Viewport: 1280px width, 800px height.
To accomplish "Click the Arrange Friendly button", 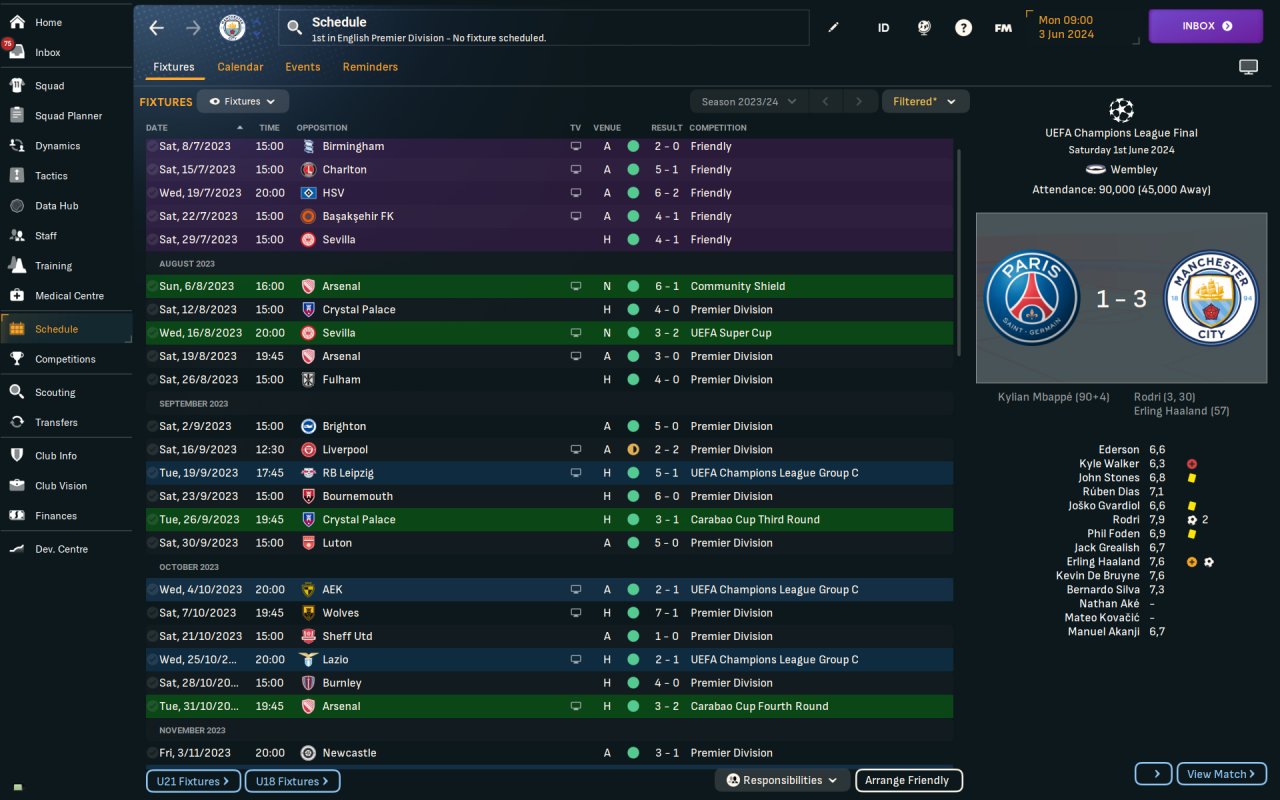I will click(909, 781).
